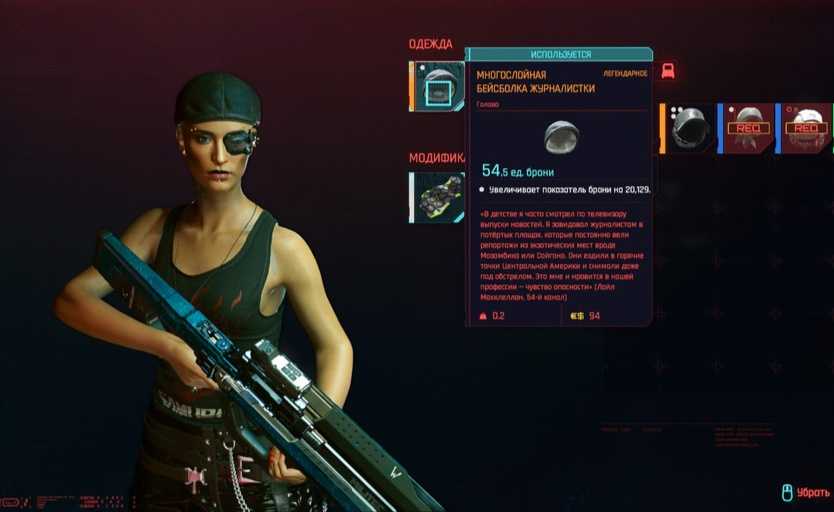Select the equipped journalist baseball cap slot

(x=437, y=87)
